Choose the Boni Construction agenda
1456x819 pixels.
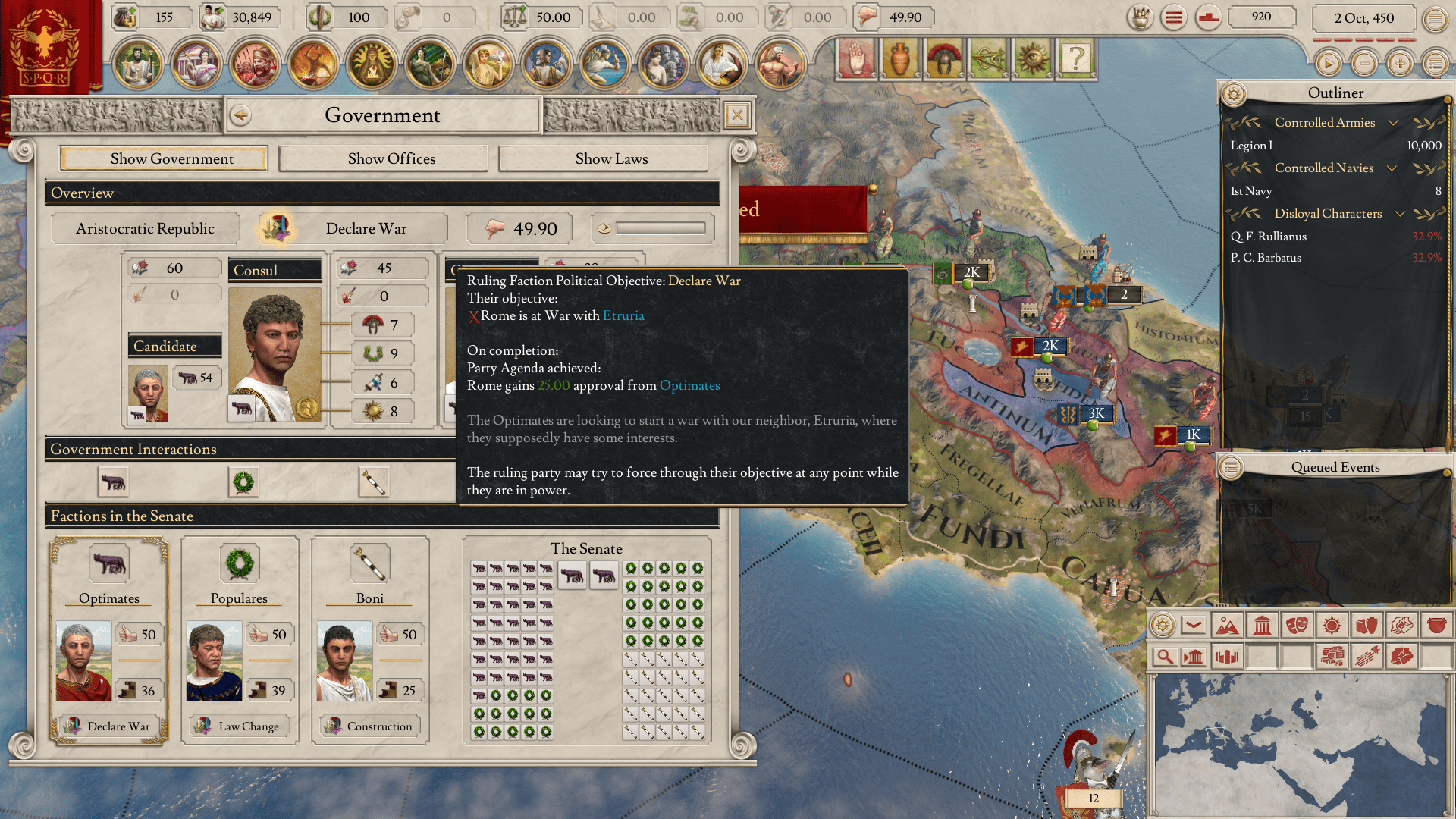click(370, 726)
